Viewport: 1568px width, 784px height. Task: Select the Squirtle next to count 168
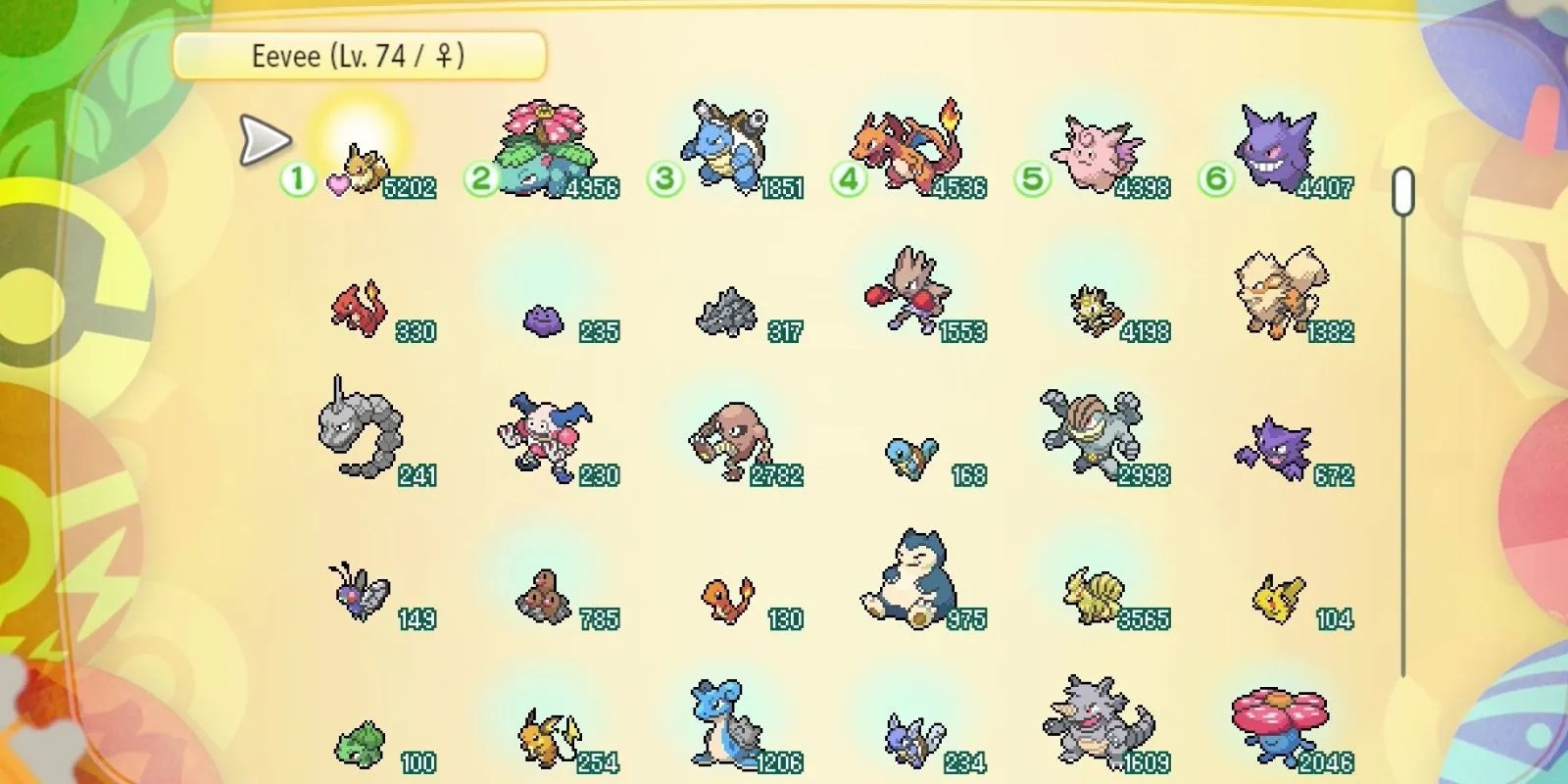point(911,456)
